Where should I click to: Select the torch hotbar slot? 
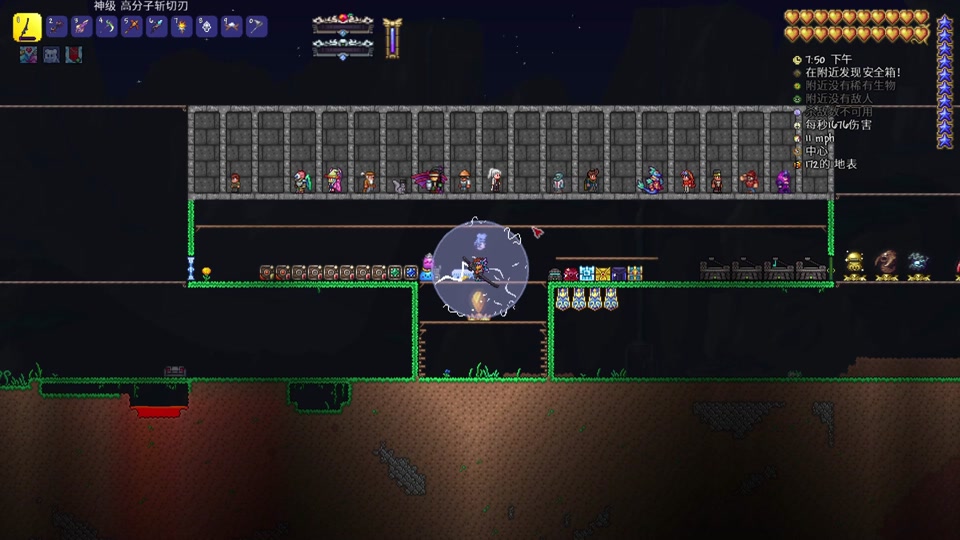(x=182, y=27)
